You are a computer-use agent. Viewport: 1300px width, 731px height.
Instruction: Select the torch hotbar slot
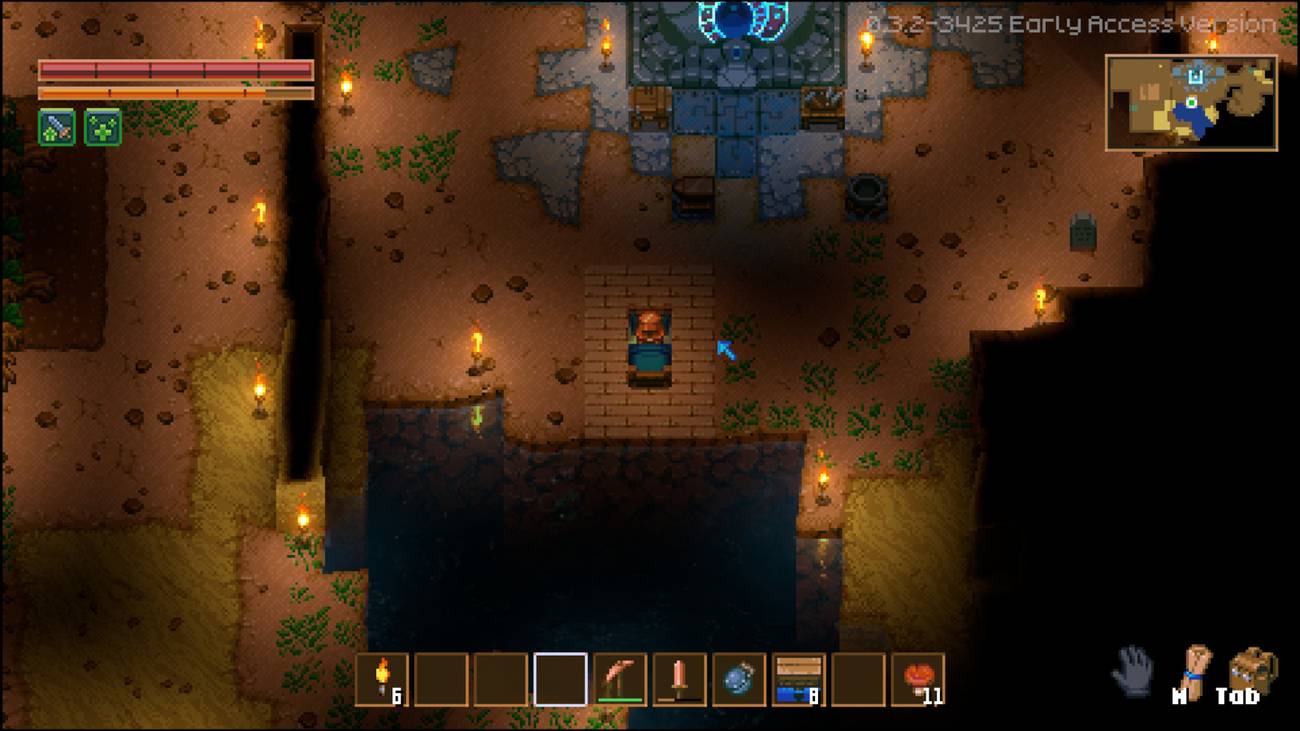click(382, 680)
